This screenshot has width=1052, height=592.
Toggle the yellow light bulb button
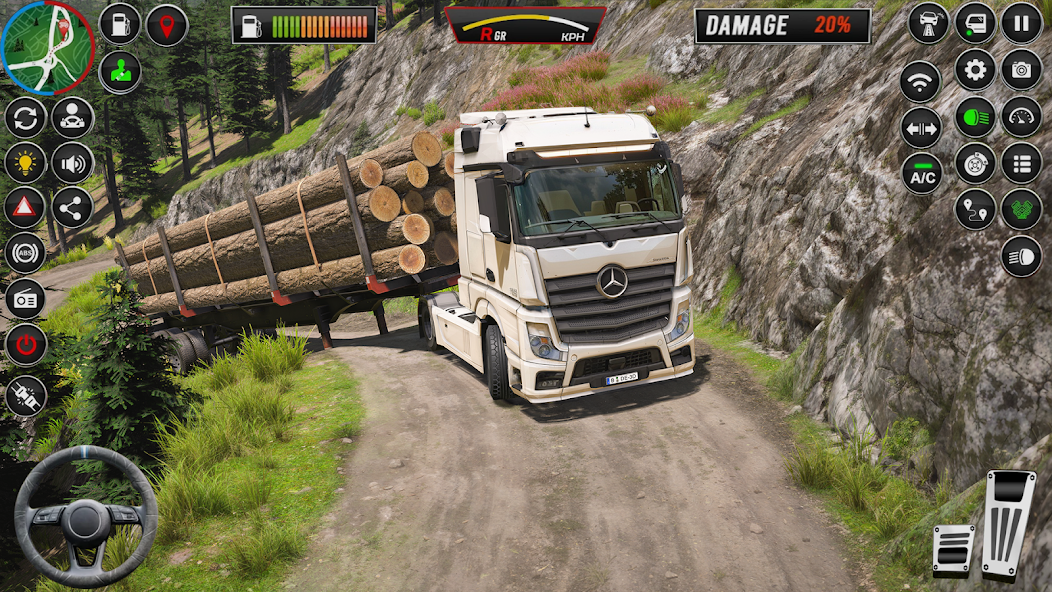pyautogui.click(x=25, y=163)
